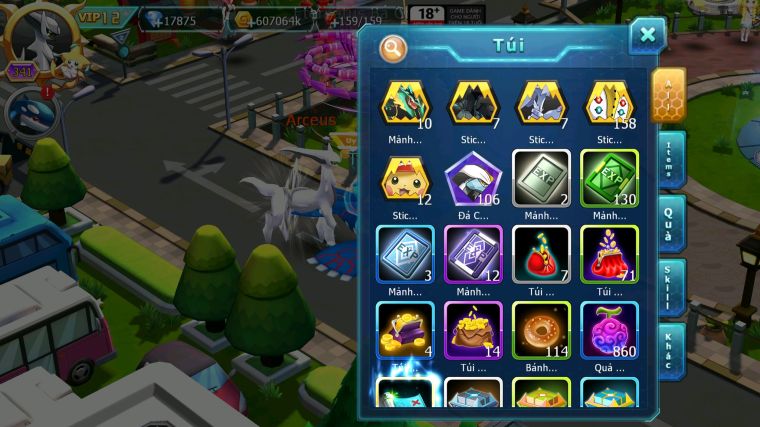Close the Túi bag window
760x427 pixels.
[x=647, y=35]
